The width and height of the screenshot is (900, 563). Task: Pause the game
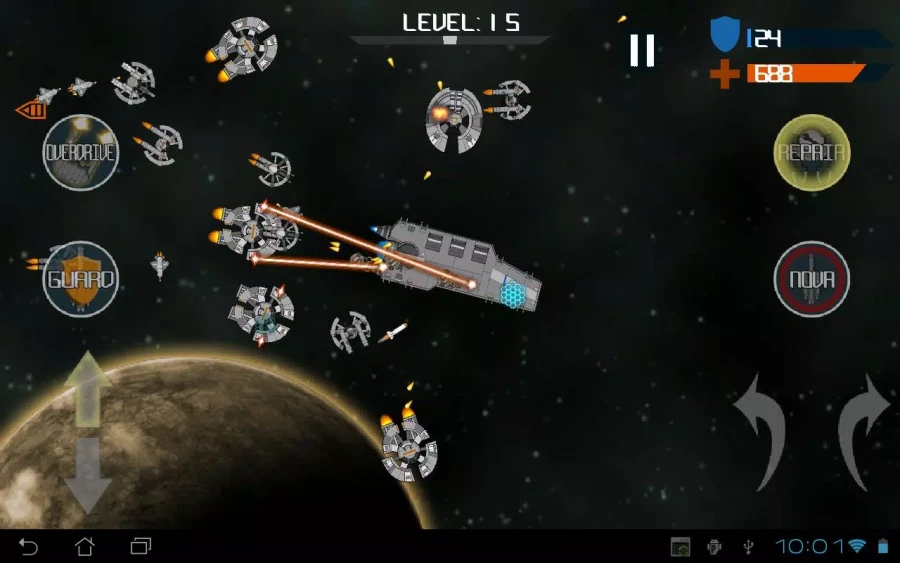tap(642, 49)
